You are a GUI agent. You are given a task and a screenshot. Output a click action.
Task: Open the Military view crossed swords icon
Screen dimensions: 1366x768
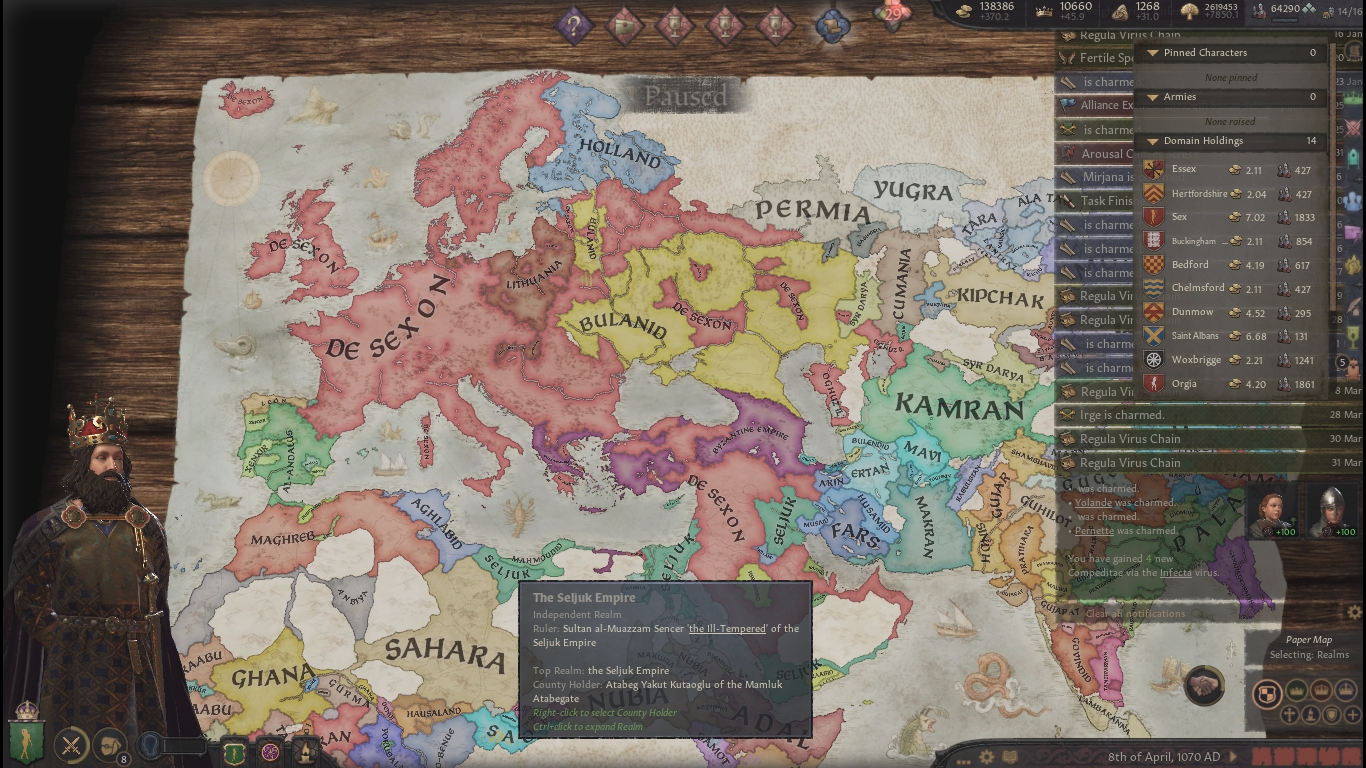click(x=72, y=744)
